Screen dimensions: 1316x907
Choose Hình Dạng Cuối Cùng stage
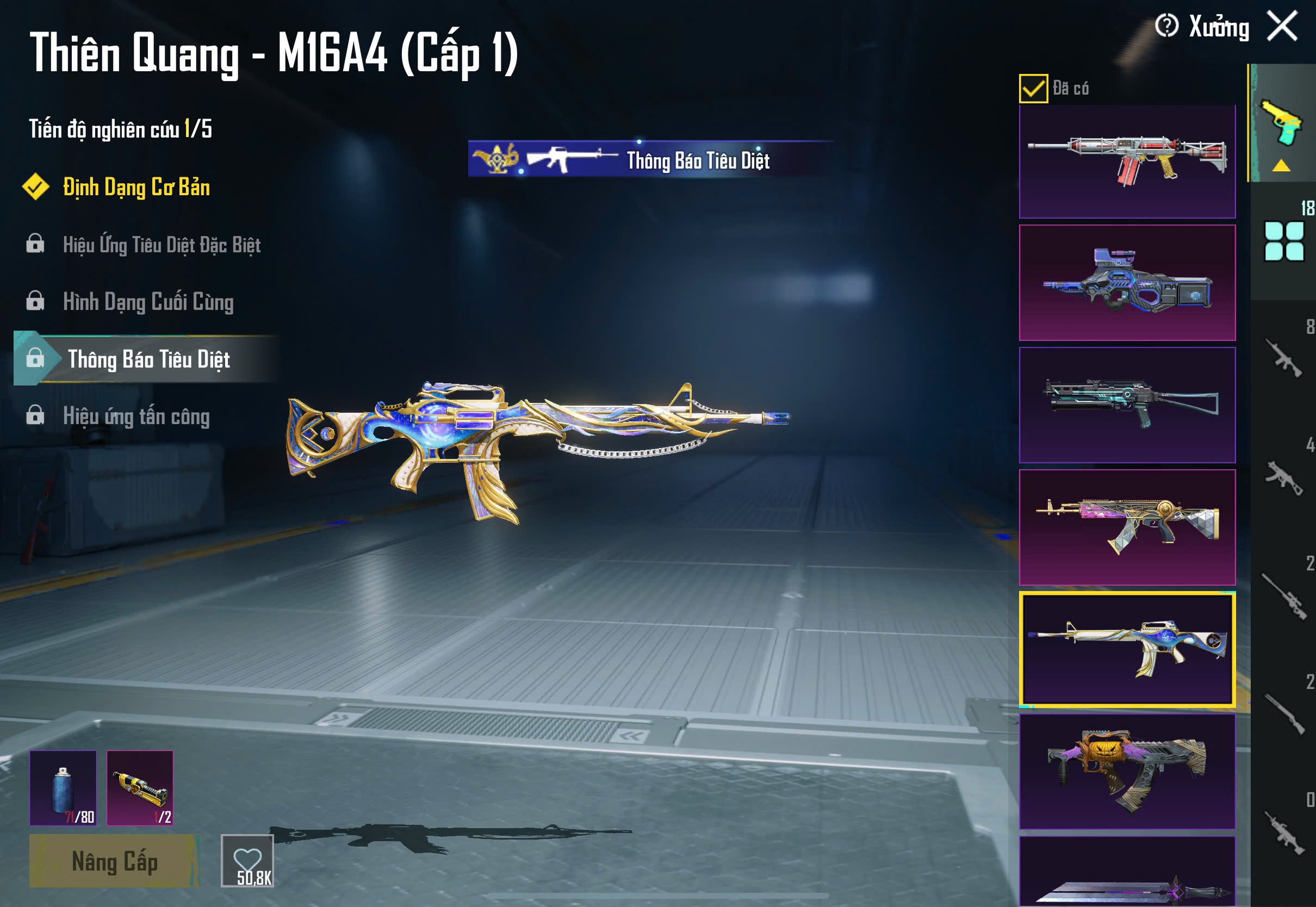[148, 302]
